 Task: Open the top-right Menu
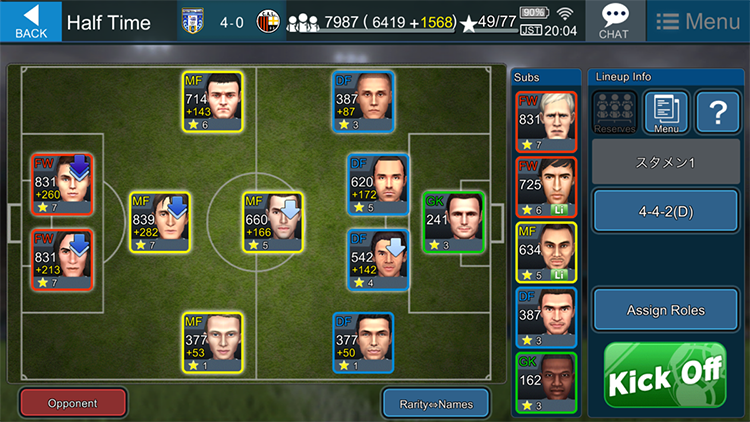pos(698,21)
